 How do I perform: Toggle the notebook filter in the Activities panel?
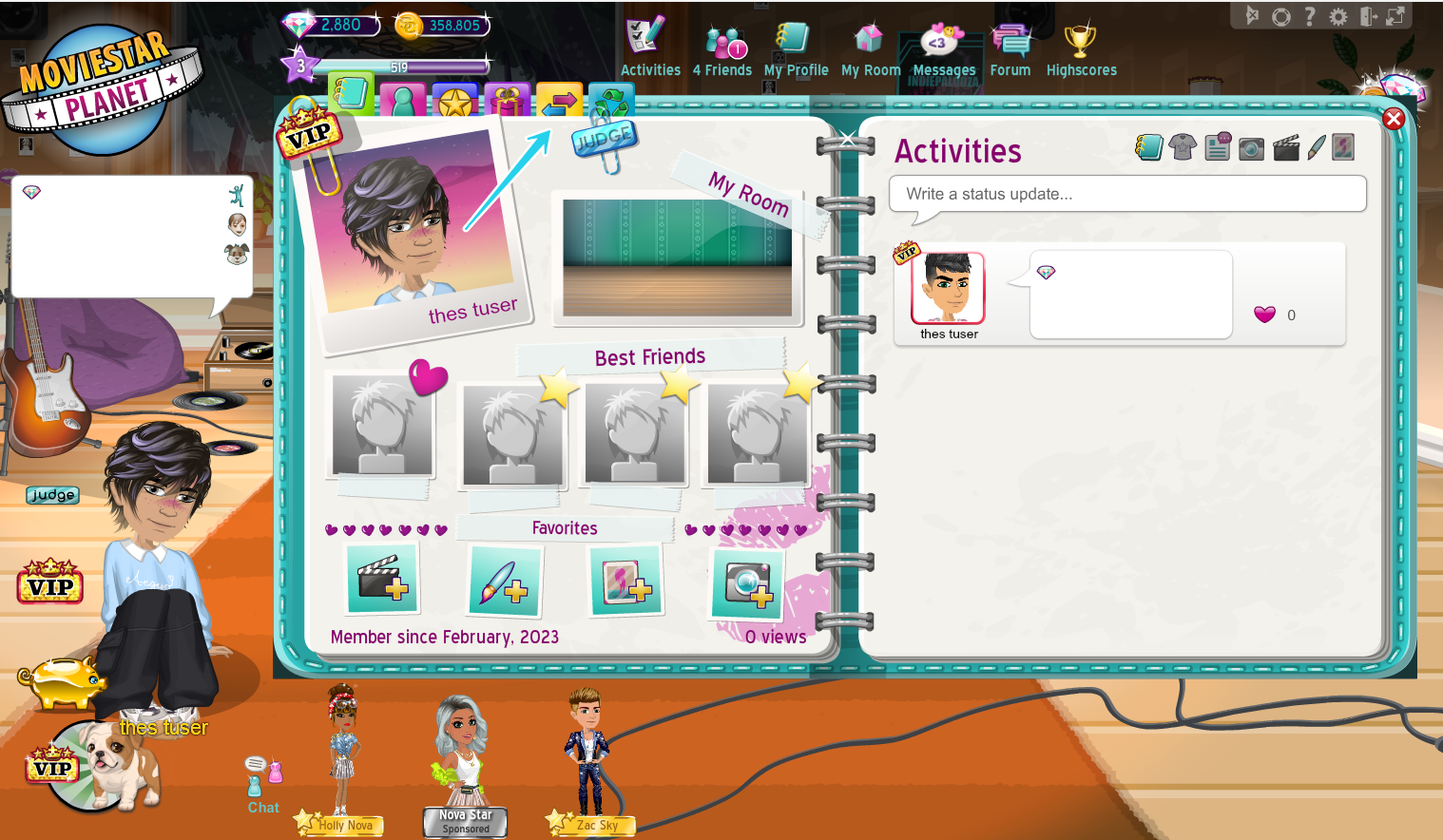tap(1149, 147)
